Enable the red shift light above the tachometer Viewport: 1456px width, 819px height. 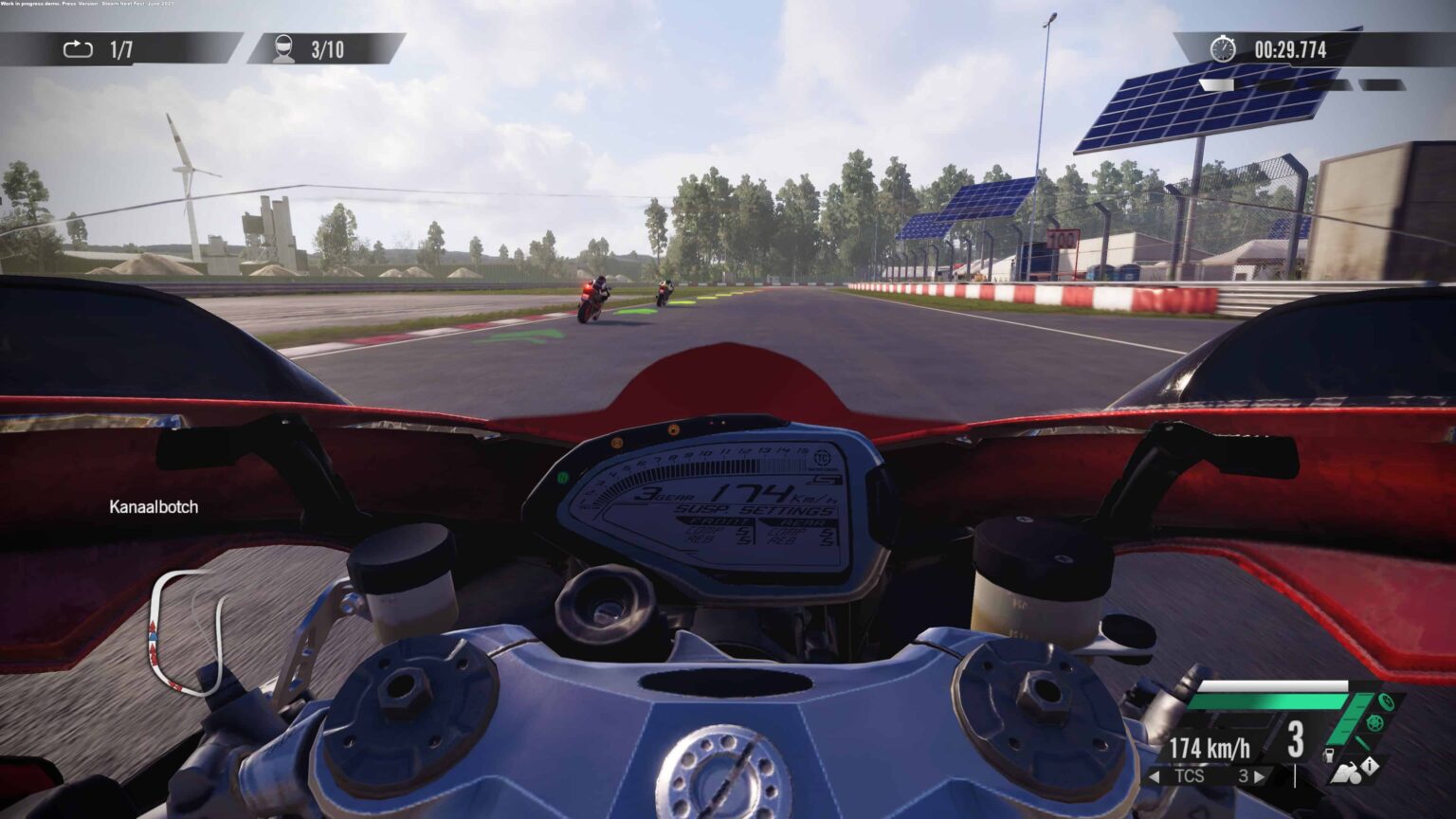click(711, 423)
